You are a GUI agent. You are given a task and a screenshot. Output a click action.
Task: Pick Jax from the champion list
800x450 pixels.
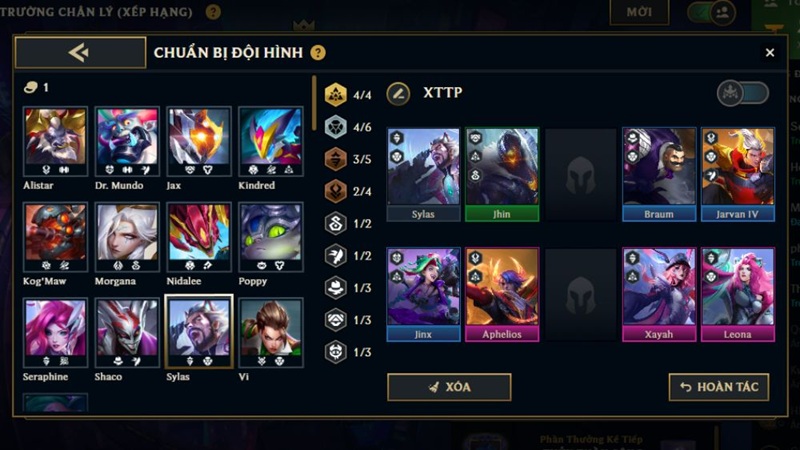pos(199,141)
